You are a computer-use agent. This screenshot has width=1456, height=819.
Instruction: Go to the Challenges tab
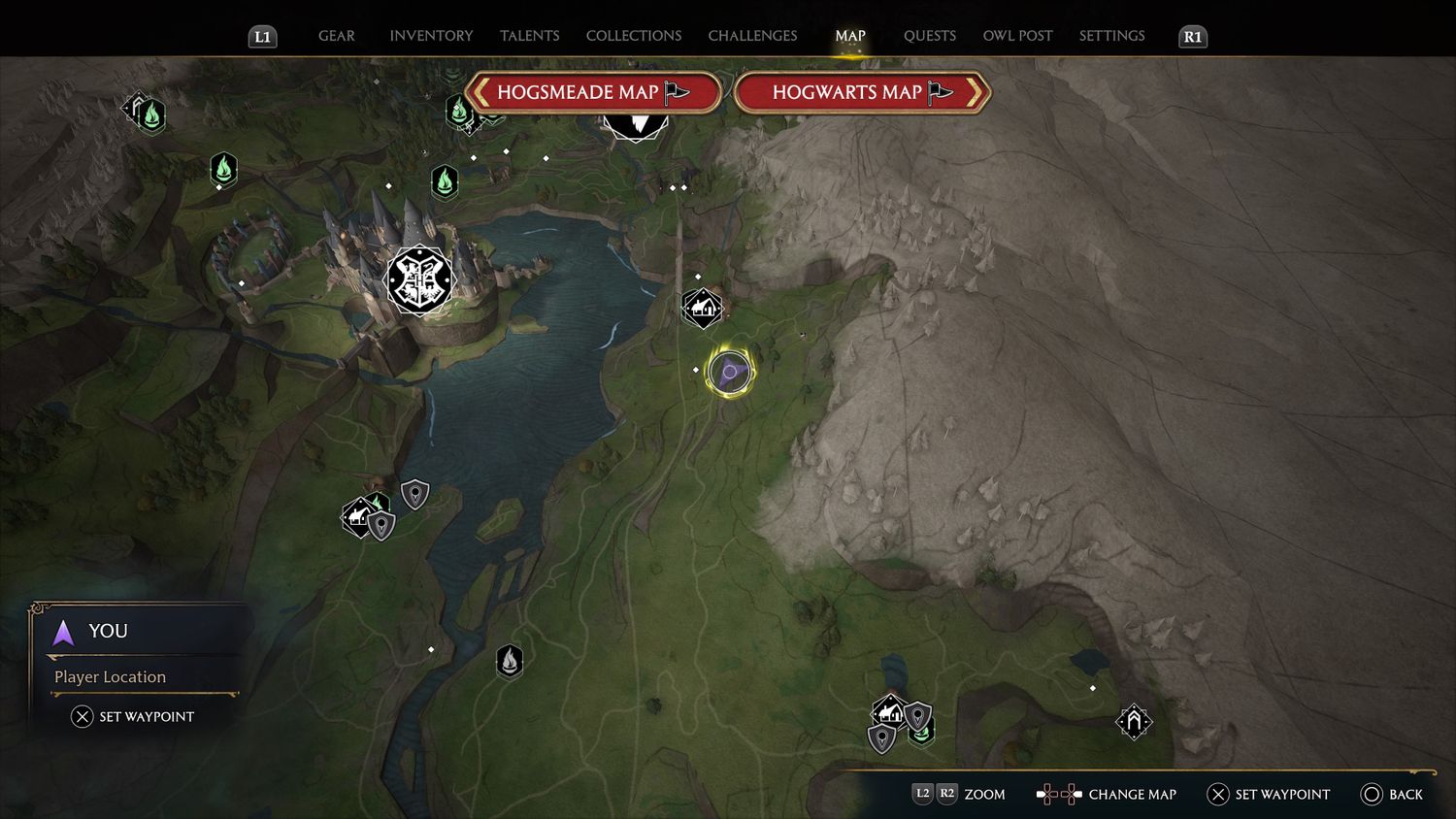(x=752, y=36)
